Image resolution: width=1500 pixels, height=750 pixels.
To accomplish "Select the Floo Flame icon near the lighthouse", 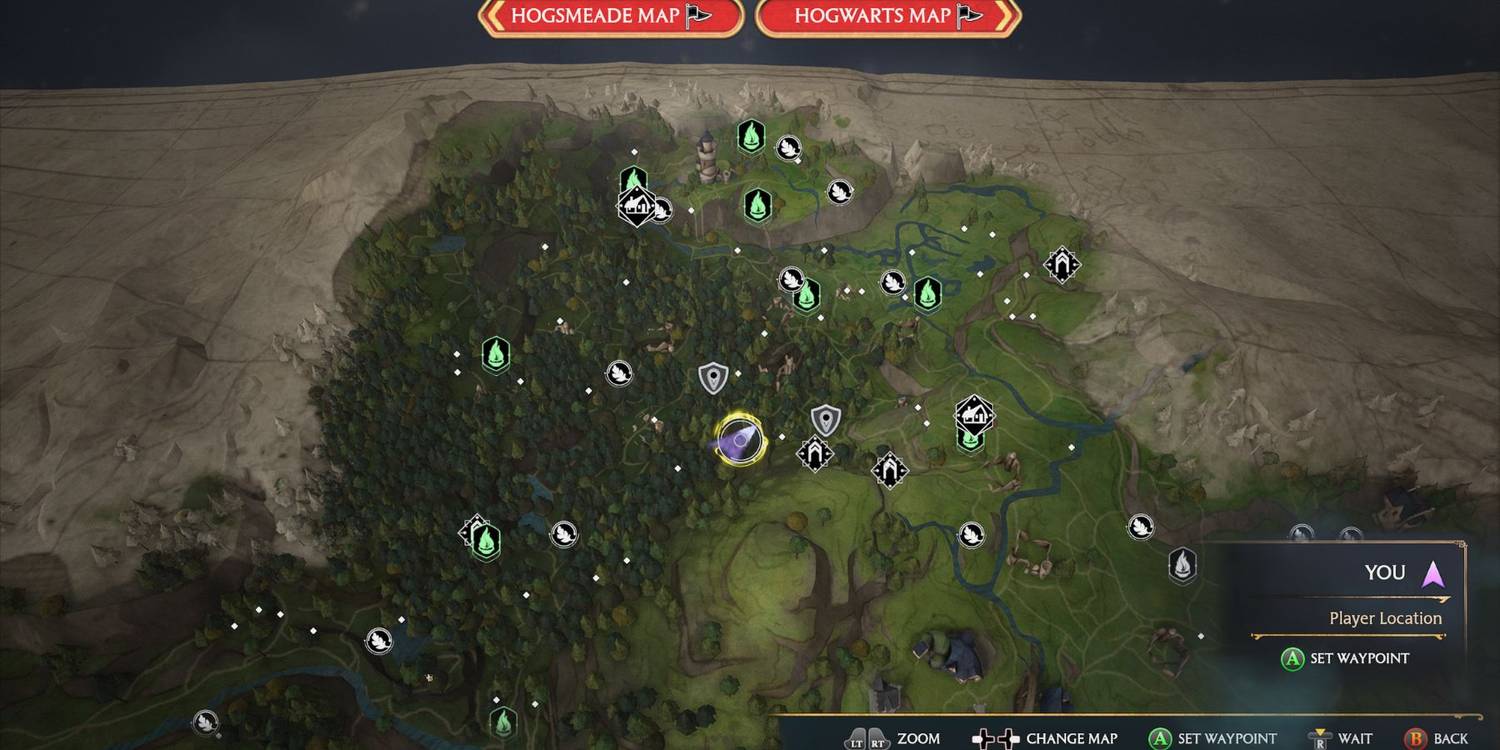I will (x=750, y=137).
